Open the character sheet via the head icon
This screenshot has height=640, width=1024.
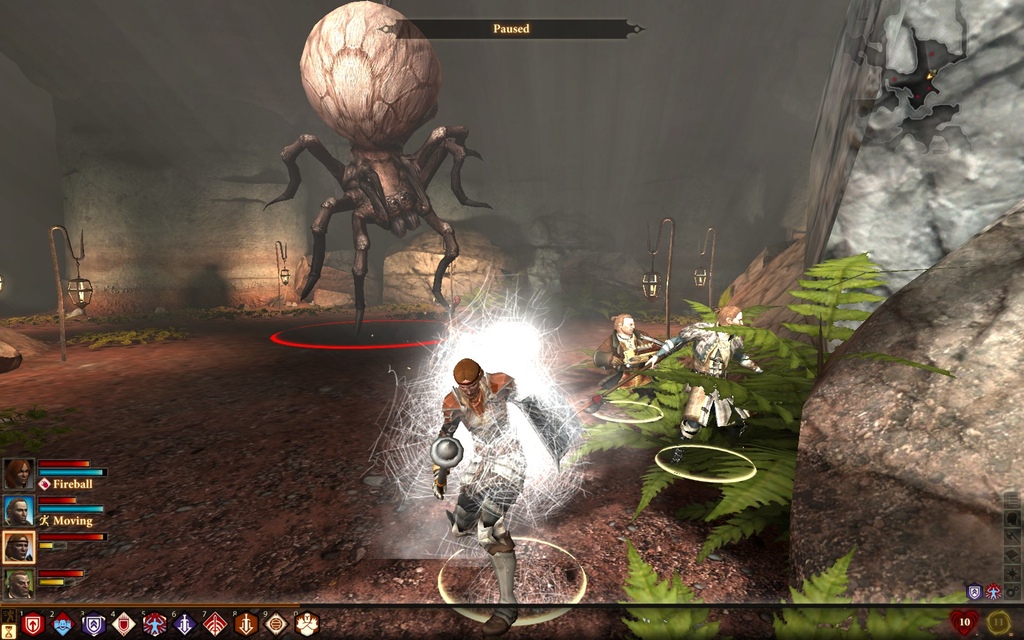point(1012,518)
